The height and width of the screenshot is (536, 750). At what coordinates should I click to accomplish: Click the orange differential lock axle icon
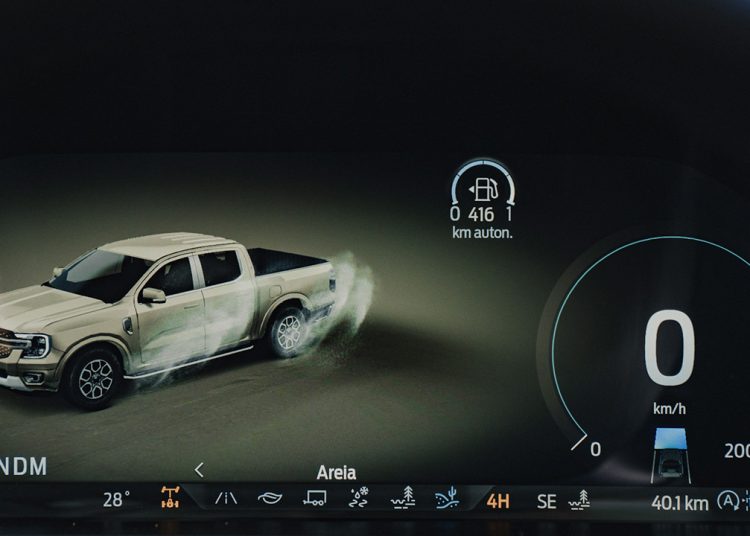(x=171, y=498)
